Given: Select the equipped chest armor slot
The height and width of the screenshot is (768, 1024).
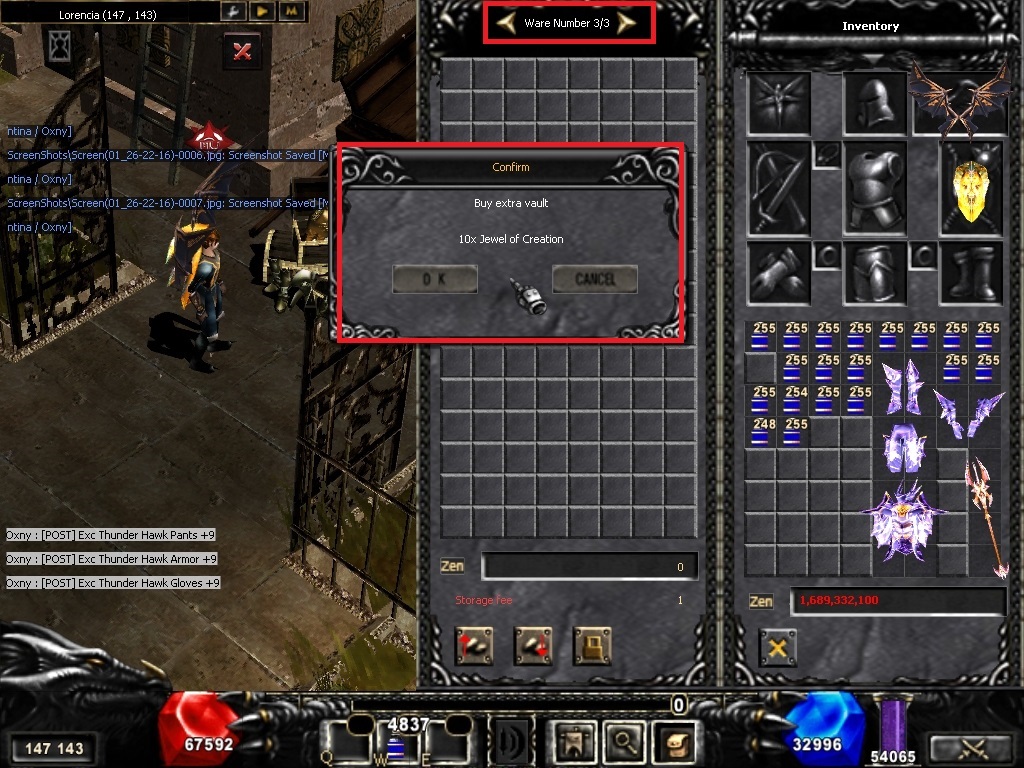Looking at the screenshot, I should [x=874, y=186].
